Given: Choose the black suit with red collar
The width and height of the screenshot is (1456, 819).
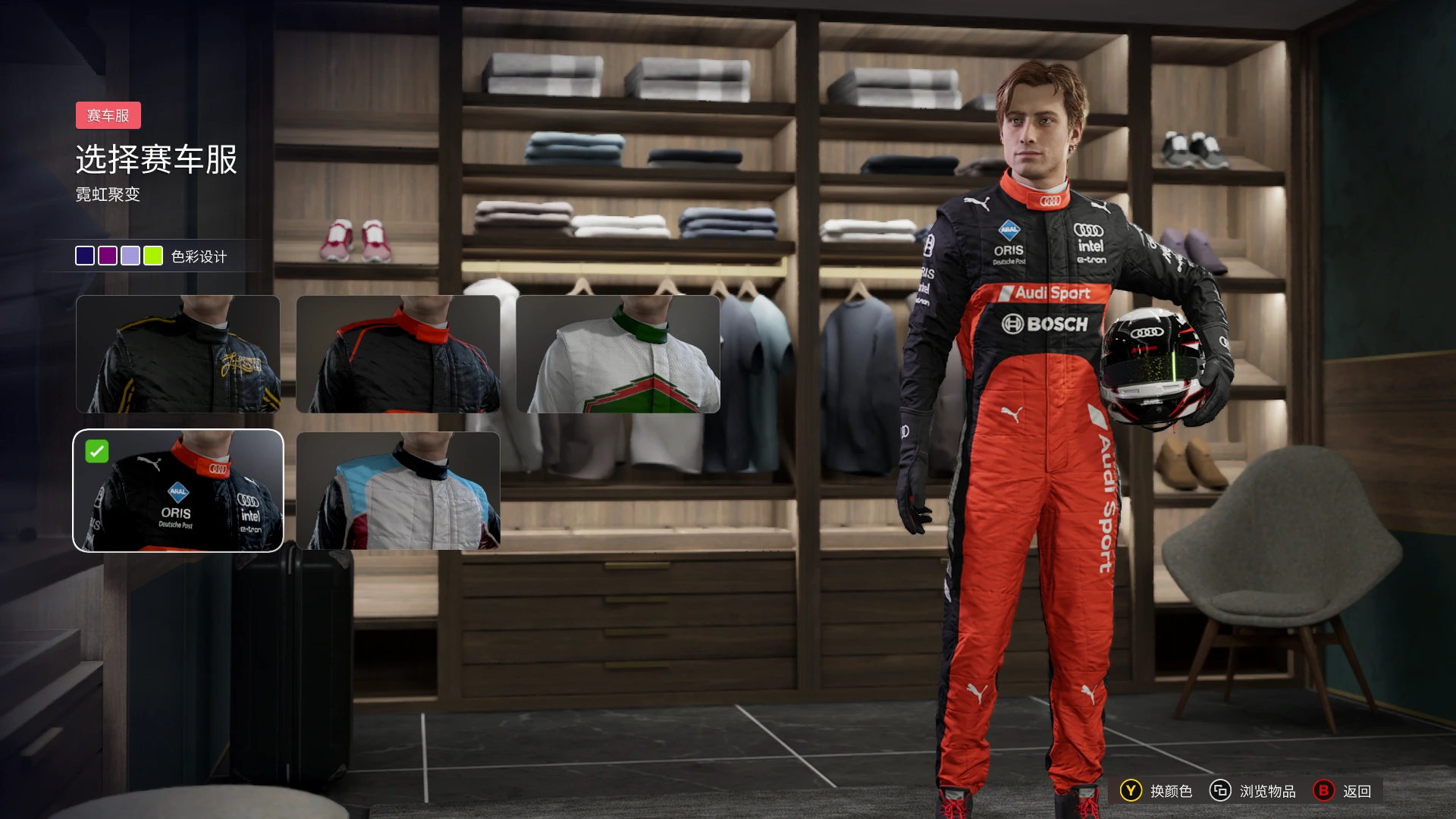Looking at the screenshot, I should 398,354.
